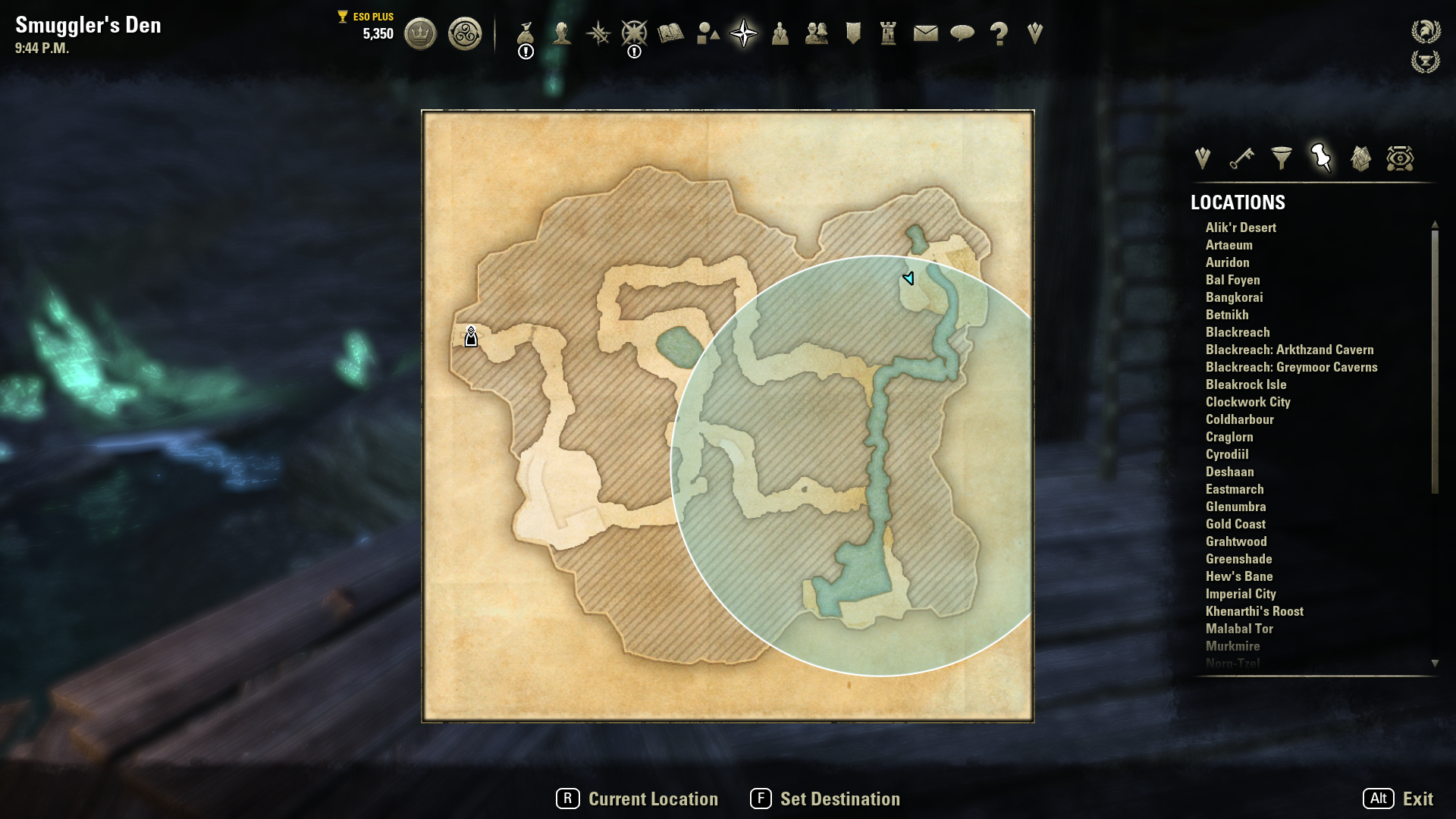Click the down arrow of locations scrollbar
1456x819 pixels.
click(1435, 664)
